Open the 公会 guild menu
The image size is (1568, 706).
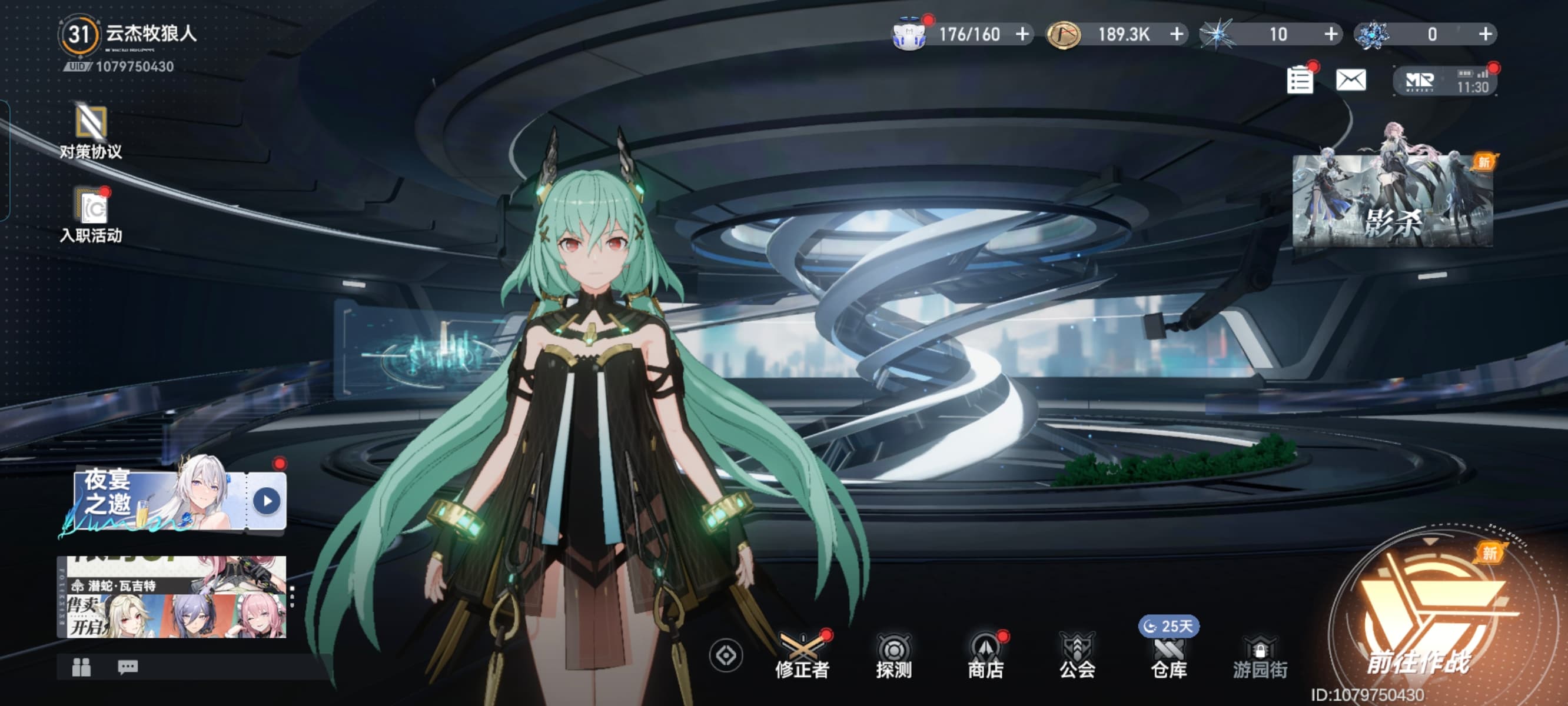[x=1077, y=657]
